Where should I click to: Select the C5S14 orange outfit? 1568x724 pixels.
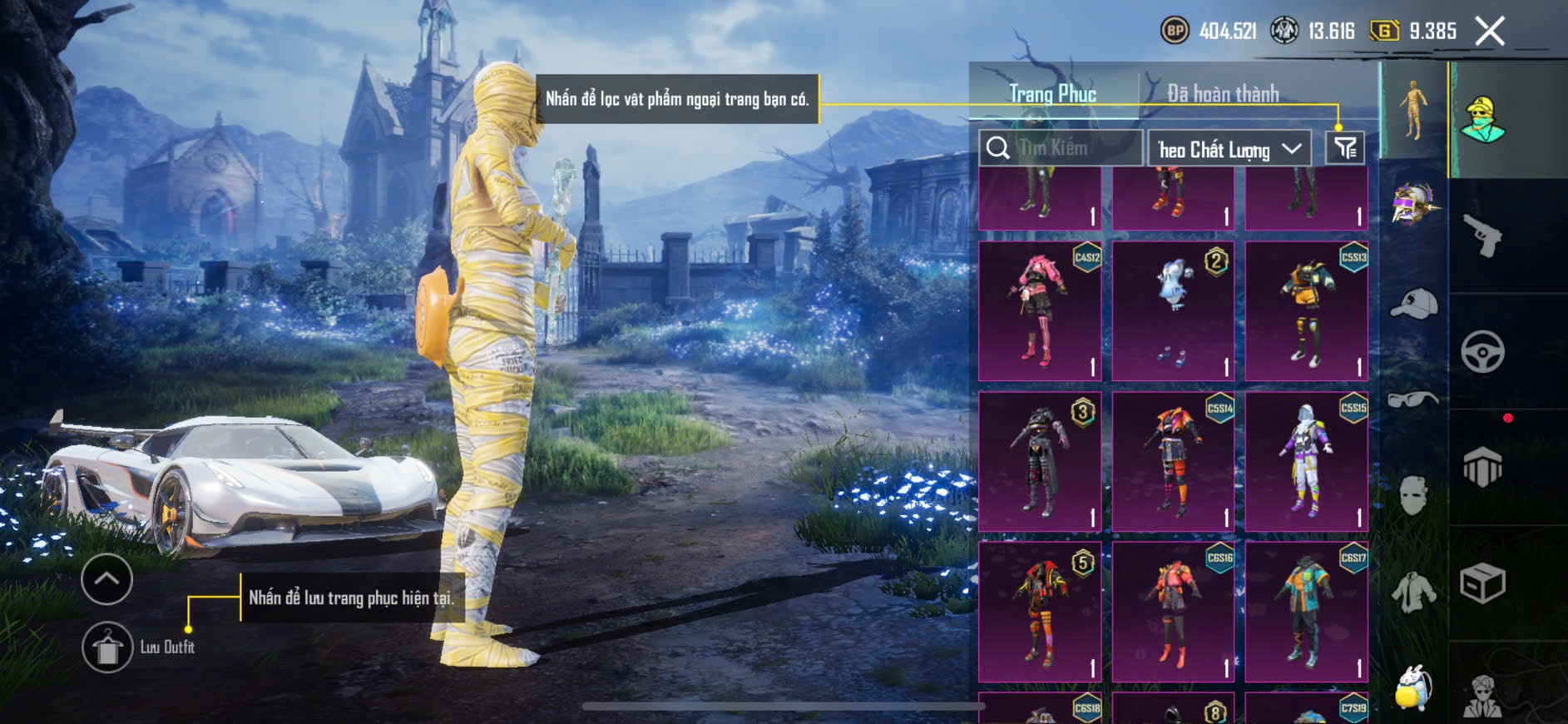click(x=1173, y=462)
